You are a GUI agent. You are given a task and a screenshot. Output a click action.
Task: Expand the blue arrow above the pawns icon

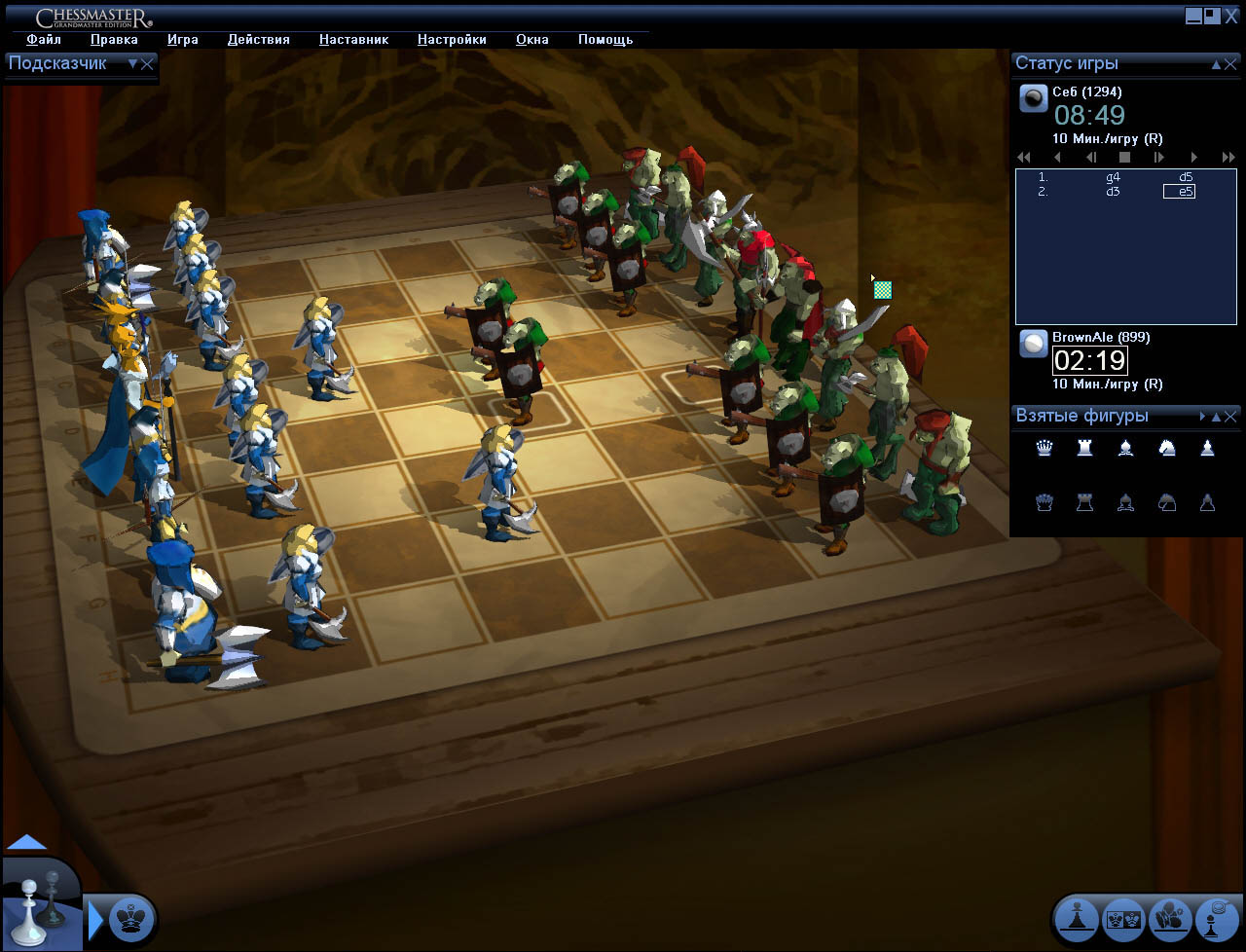coord(27,842)
